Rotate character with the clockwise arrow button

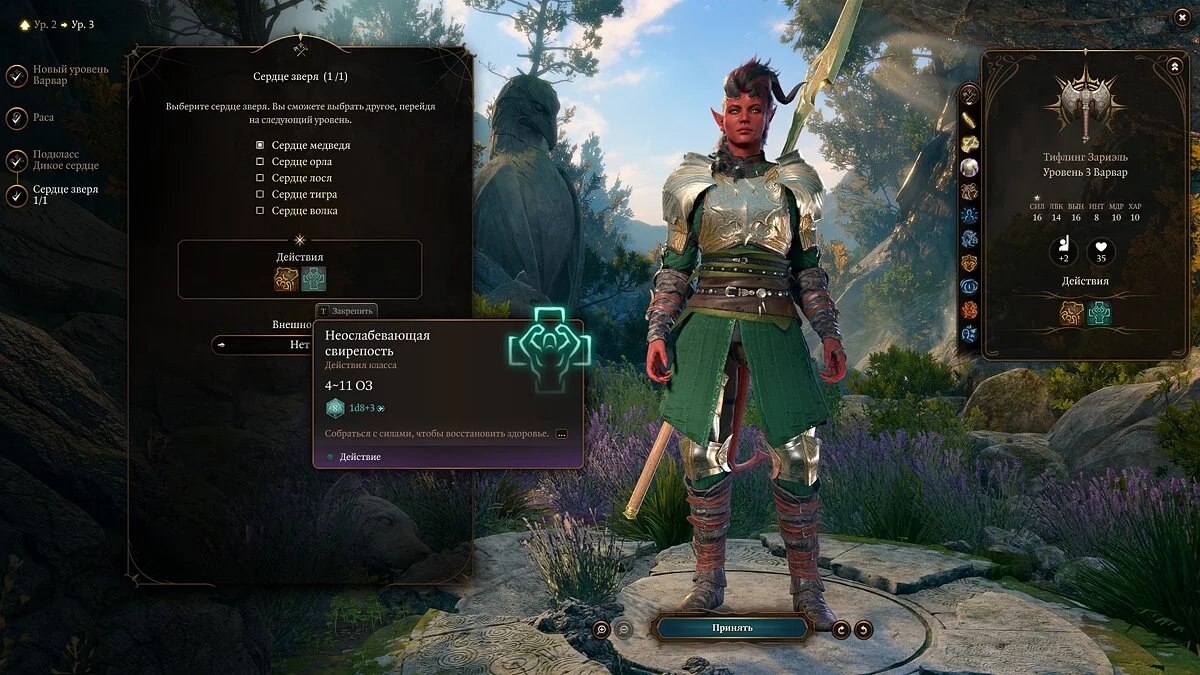coord(841,629)
